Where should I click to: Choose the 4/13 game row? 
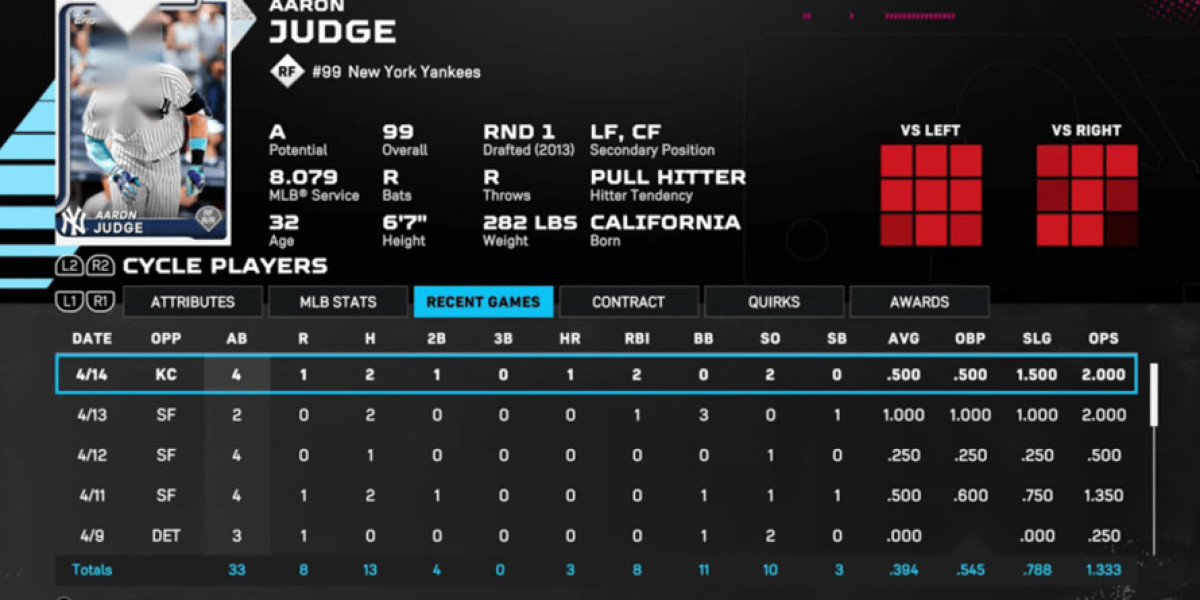click(x=596, y=415)
